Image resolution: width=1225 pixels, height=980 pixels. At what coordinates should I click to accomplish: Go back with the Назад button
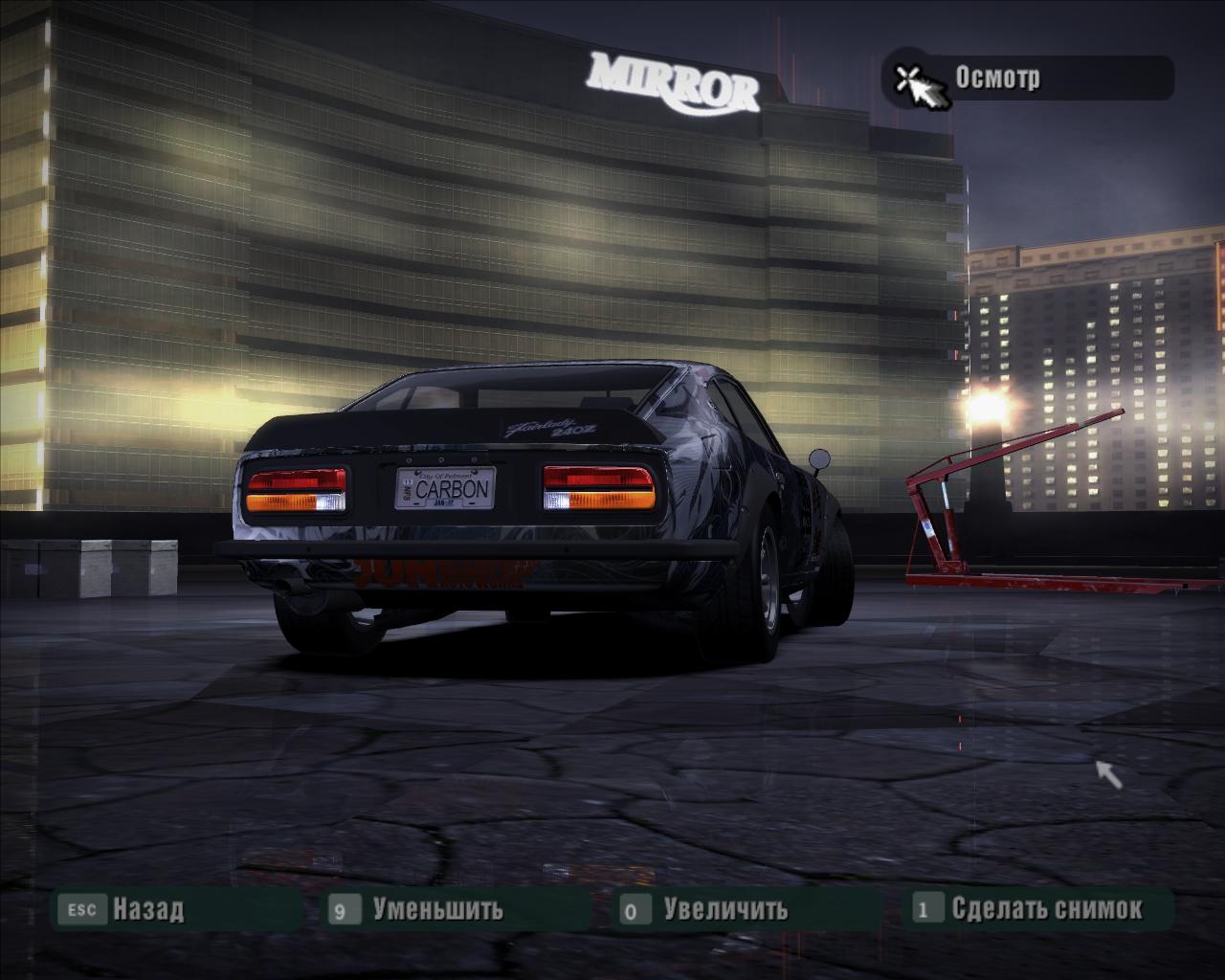(146, 908)
